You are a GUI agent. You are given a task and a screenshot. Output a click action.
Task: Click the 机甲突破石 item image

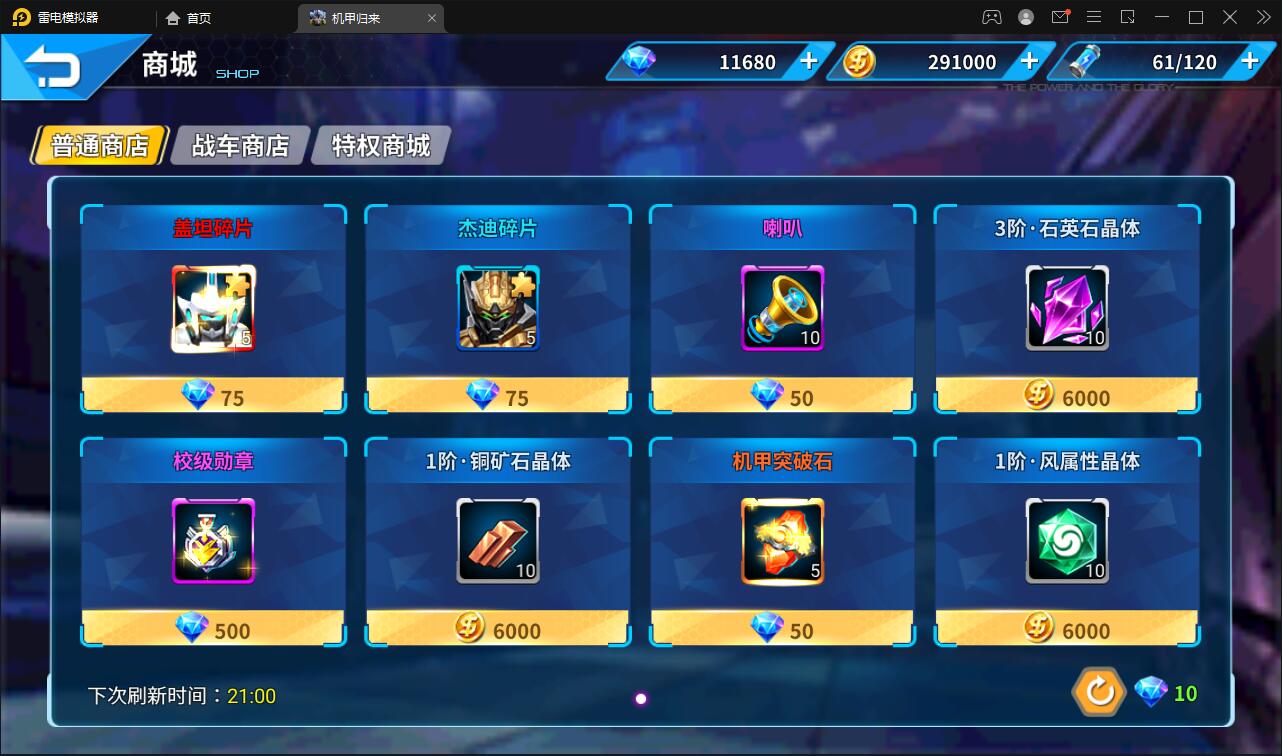782,543
